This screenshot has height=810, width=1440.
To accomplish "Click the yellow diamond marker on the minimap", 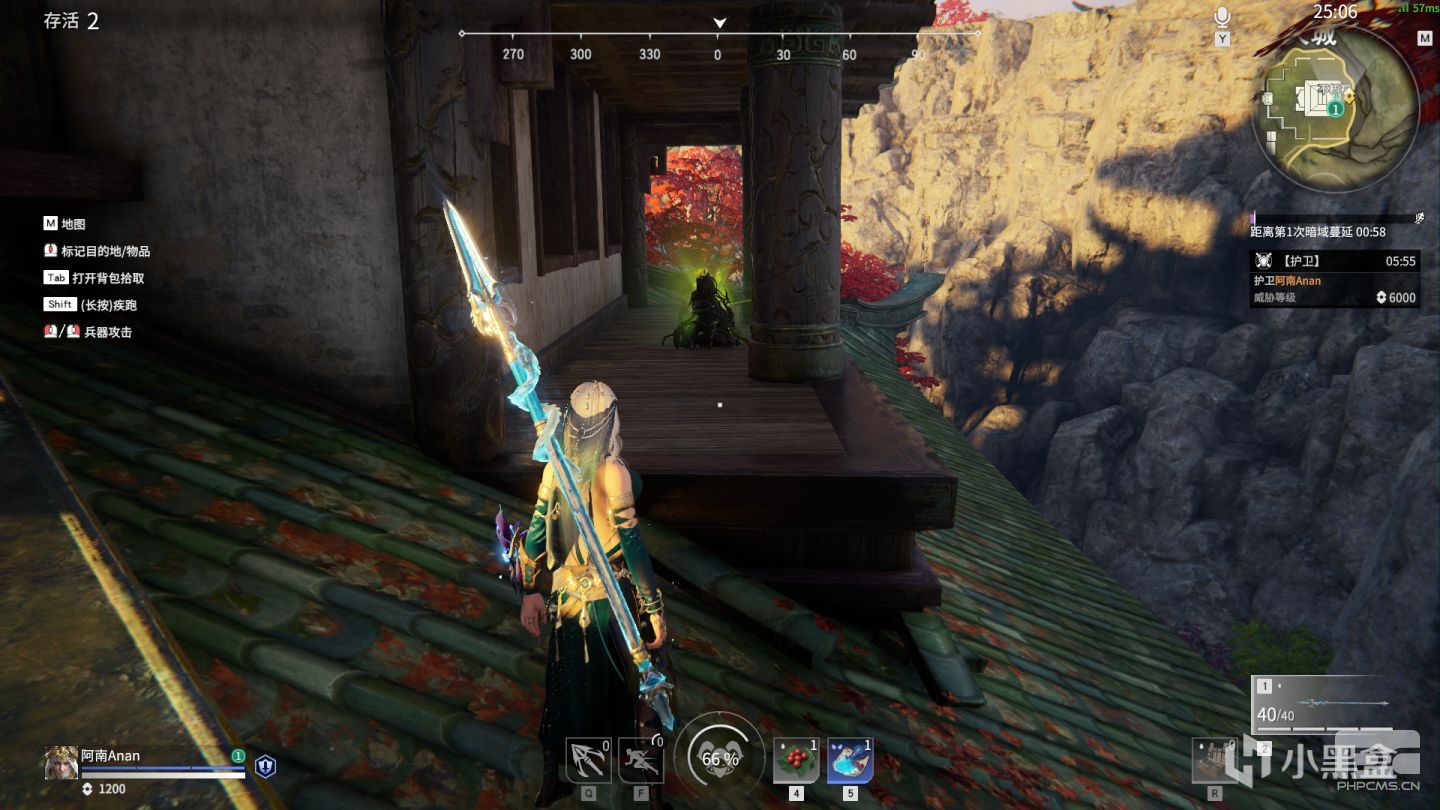I will pyautogui.click(x=1349, y=95).
